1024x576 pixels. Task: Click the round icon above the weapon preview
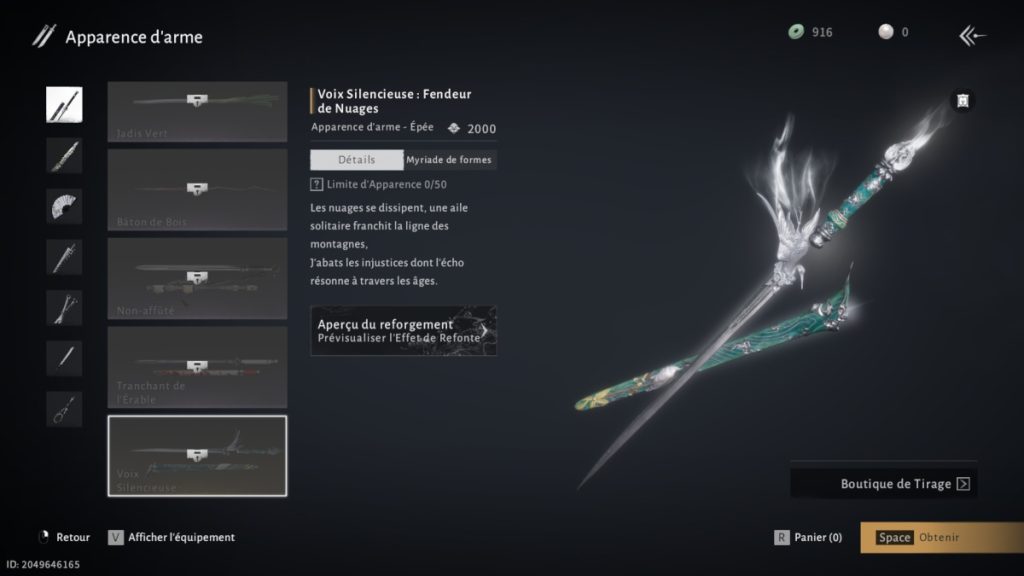[x=962, y=100]
